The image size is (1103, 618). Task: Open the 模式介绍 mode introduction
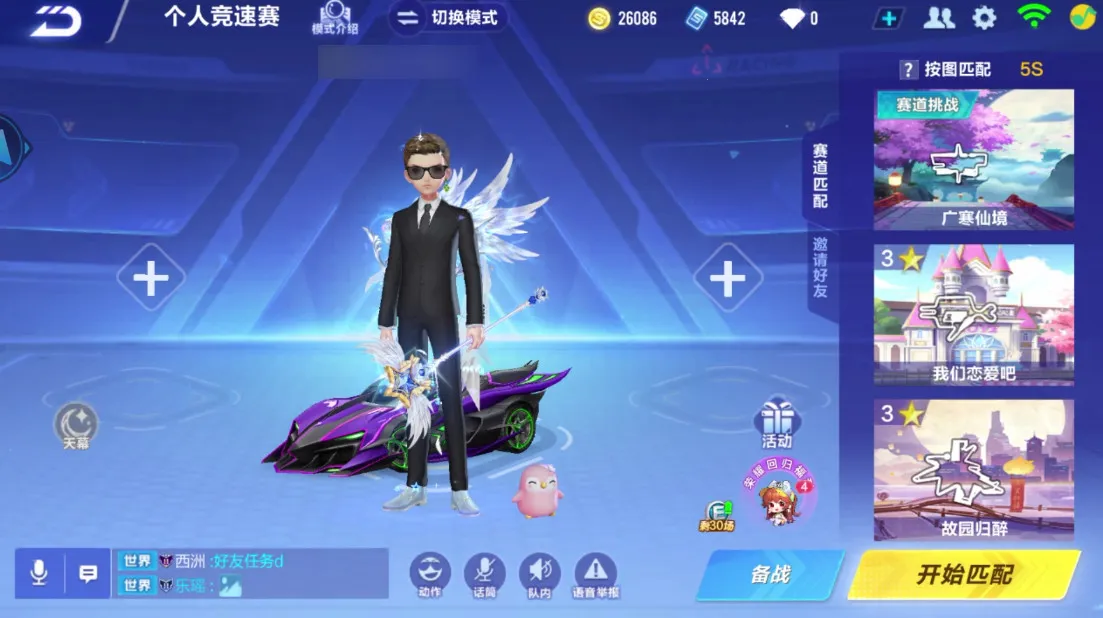click(x=334, y=18)
